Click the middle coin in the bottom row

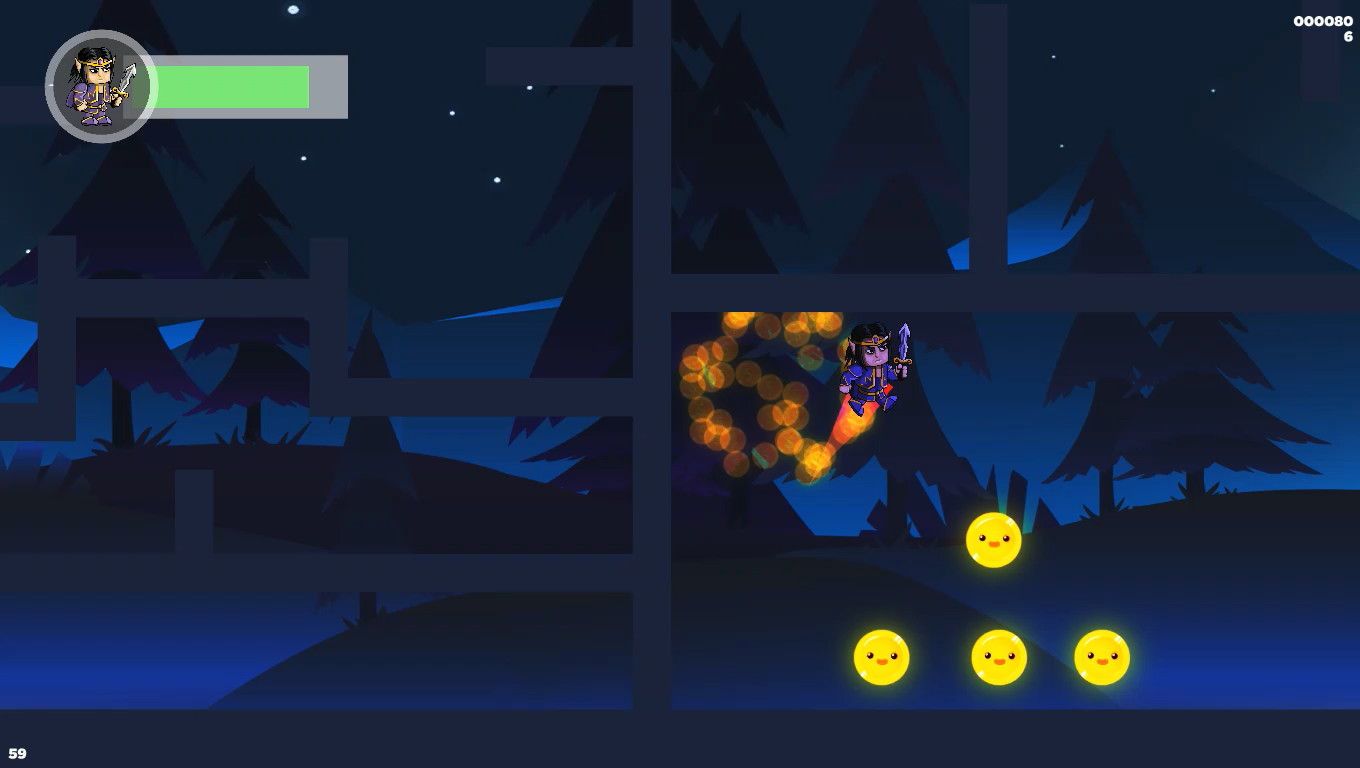[997, 658]
